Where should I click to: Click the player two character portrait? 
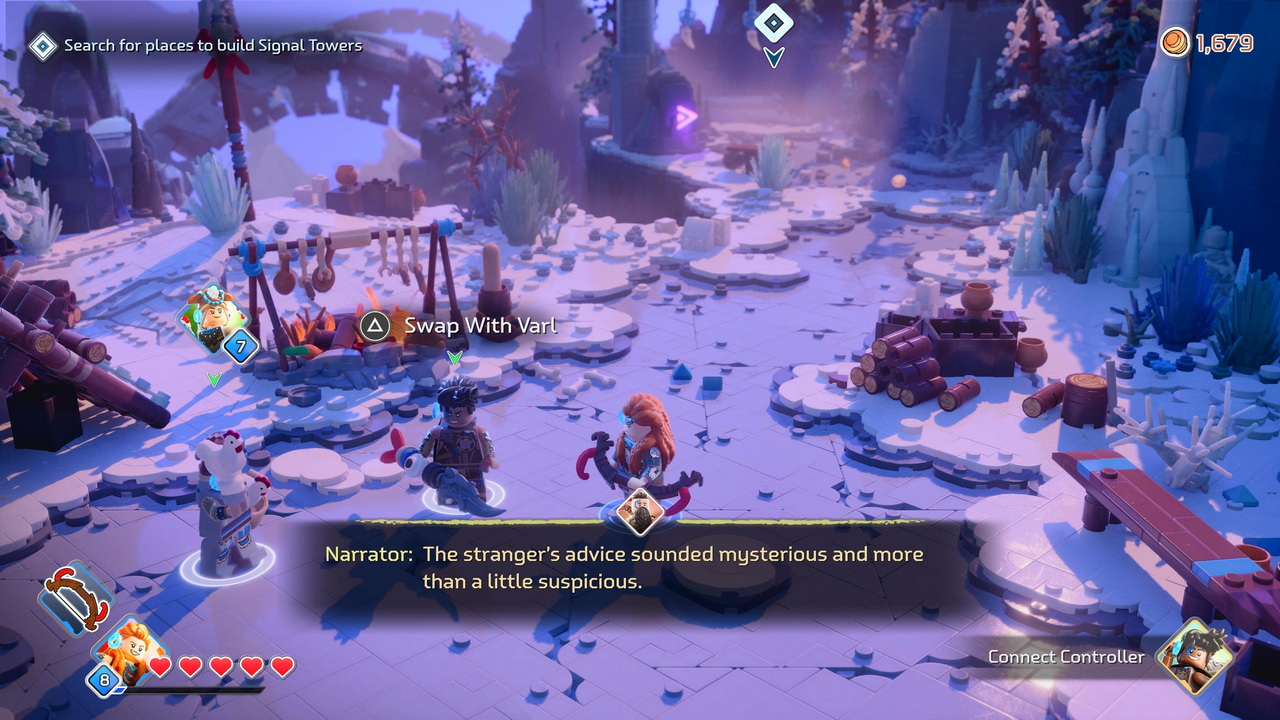[1194, 656]
